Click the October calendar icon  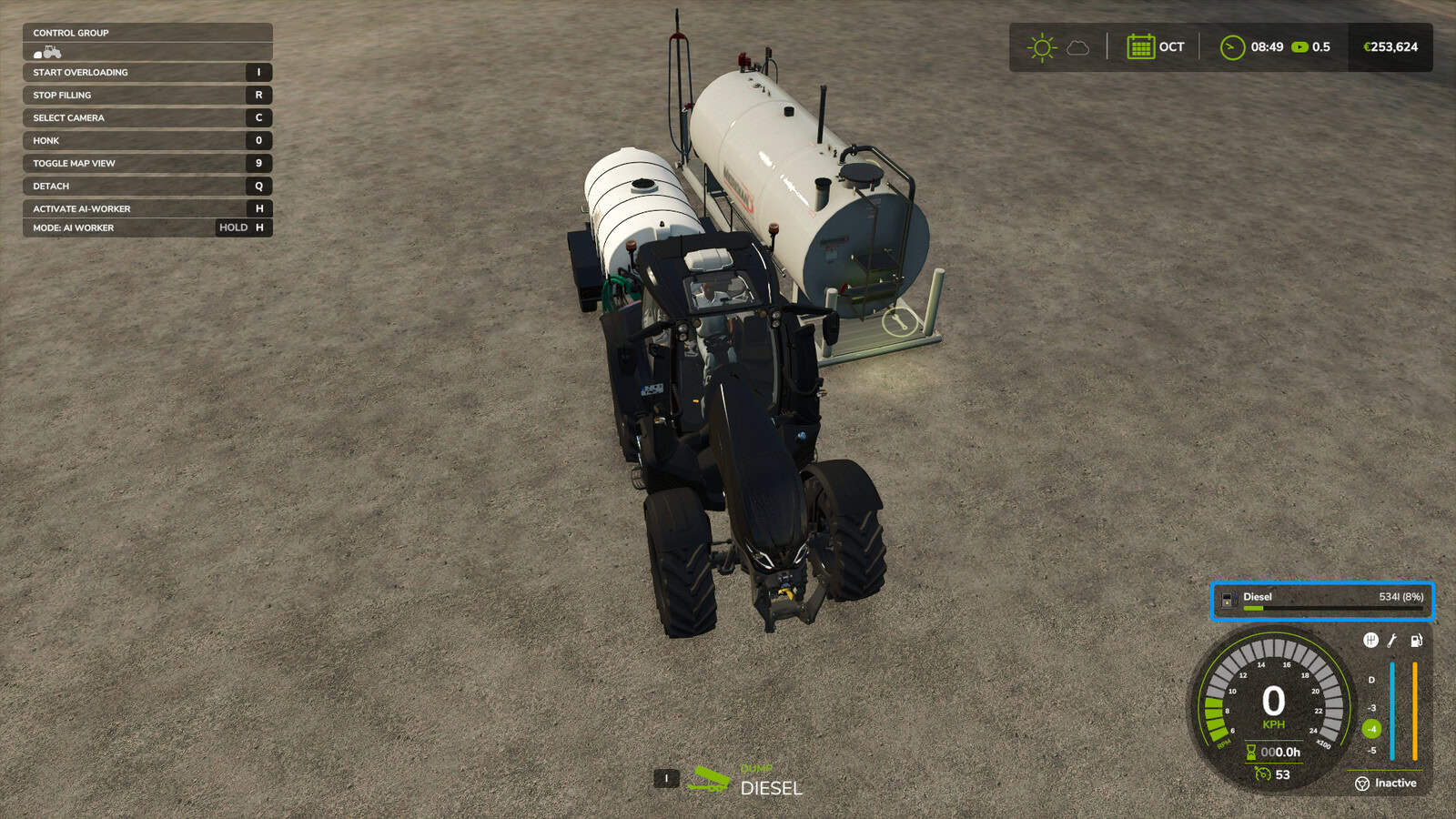tap(1140, 47)
